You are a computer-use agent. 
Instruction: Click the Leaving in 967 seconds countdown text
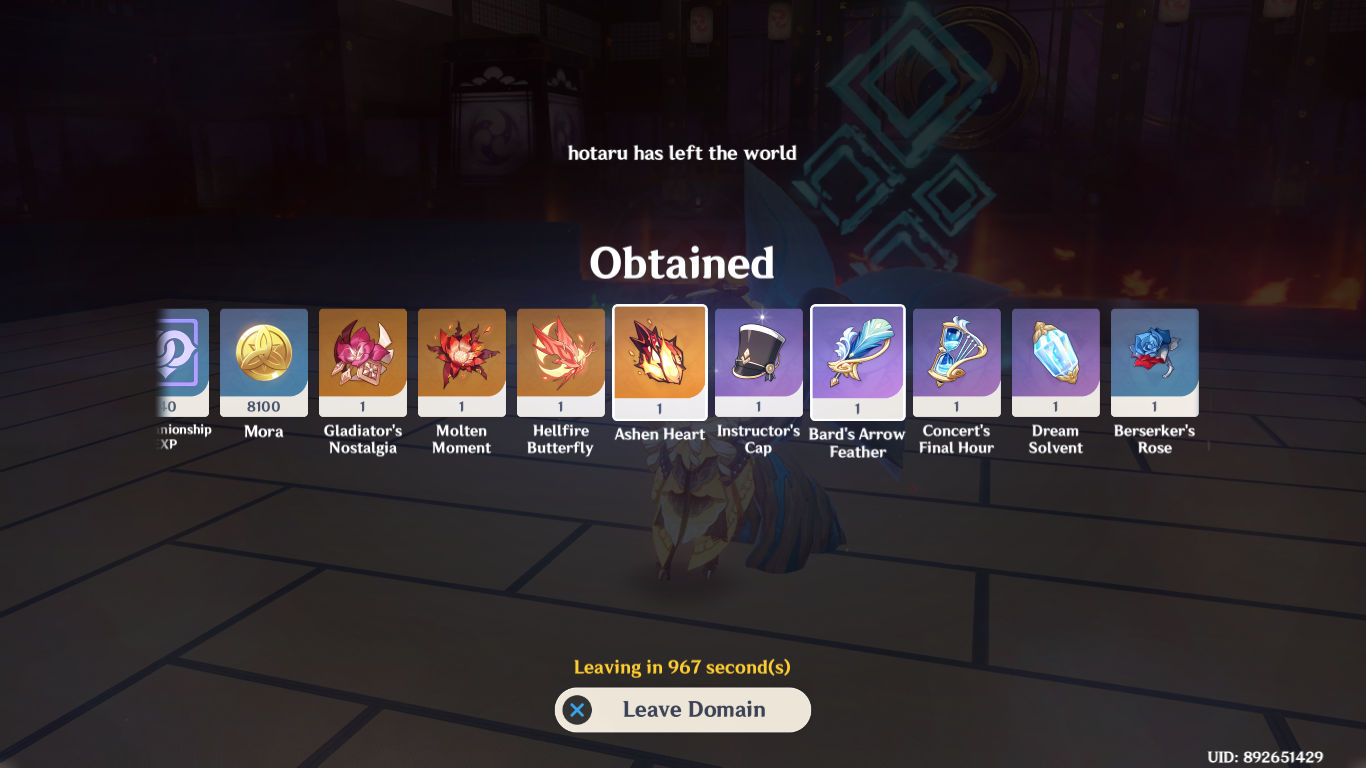point(683,666)
